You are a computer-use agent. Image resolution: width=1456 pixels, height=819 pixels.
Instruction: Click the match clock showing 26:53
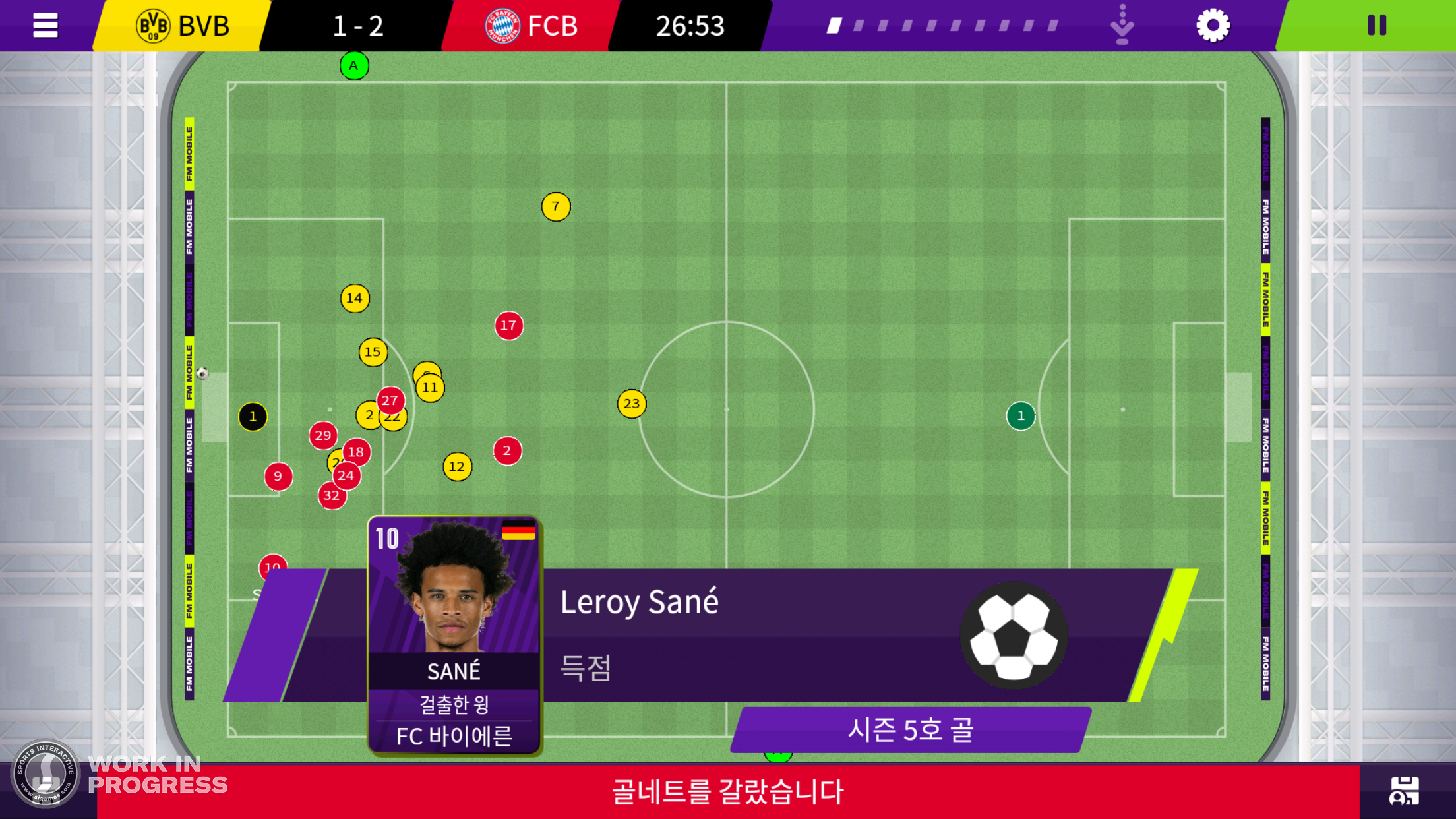click(690, 26)
